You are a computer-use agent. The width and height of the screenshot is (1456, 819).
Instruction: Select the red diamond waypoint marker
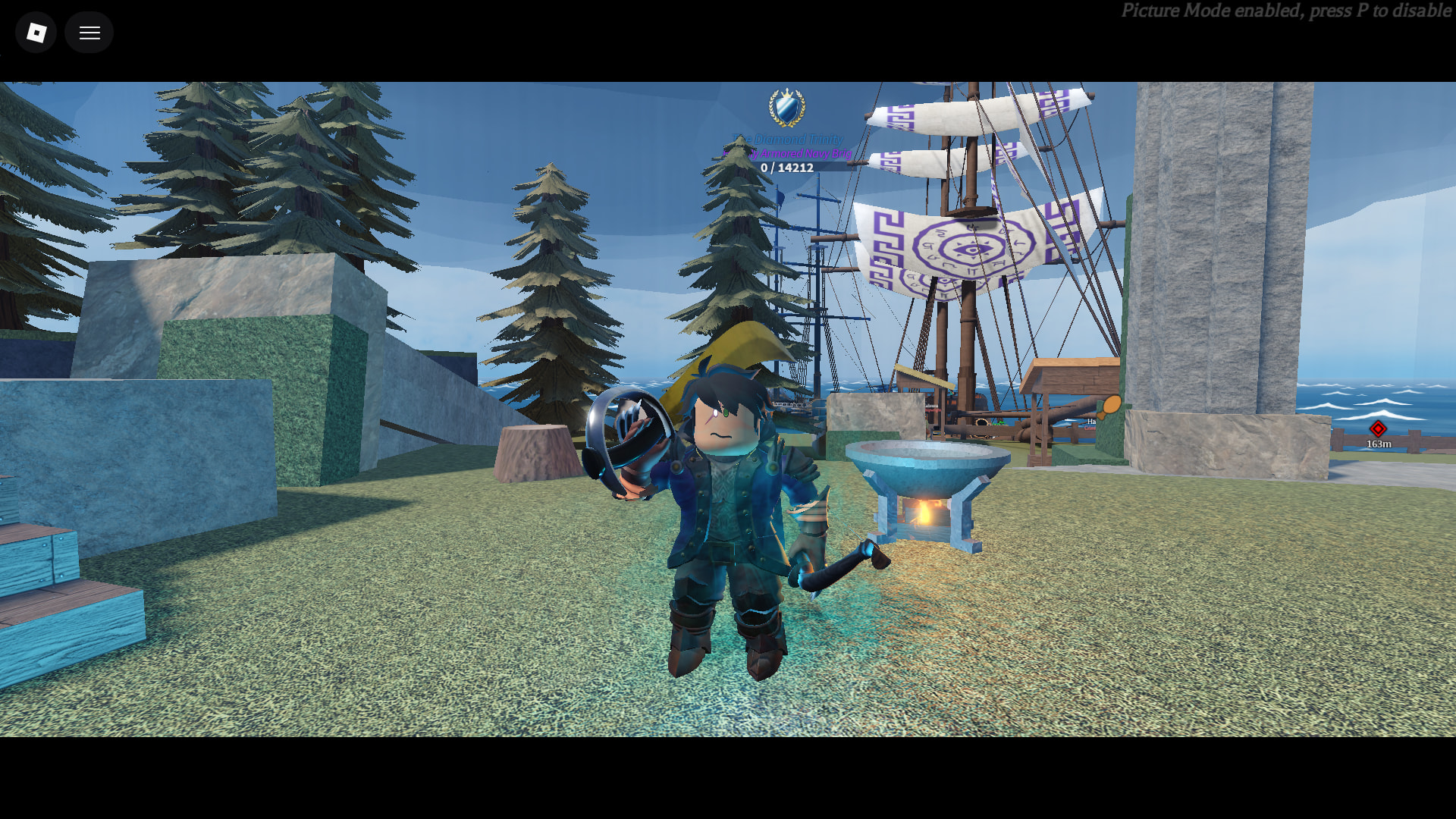tap(1378, 429)
